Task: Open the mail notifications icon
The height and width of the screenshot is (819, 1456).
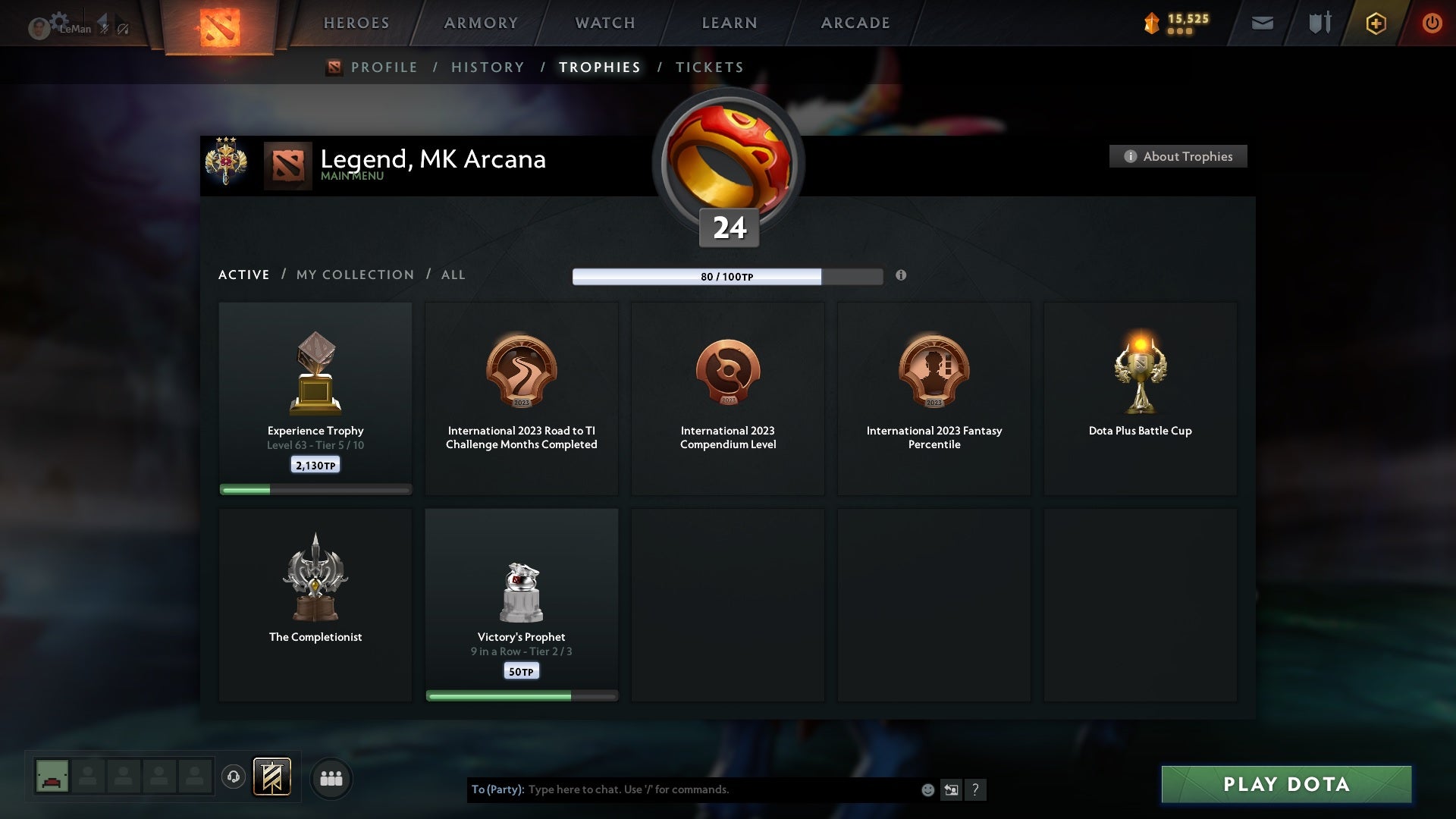Action: [1263, 24]
